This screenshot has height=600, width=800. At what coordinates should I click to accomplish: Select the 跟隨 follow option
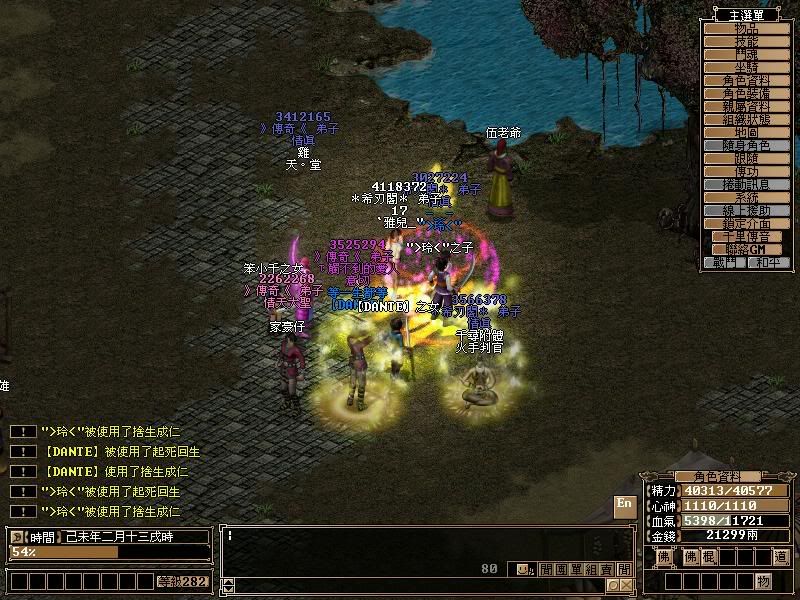(746, 158)
